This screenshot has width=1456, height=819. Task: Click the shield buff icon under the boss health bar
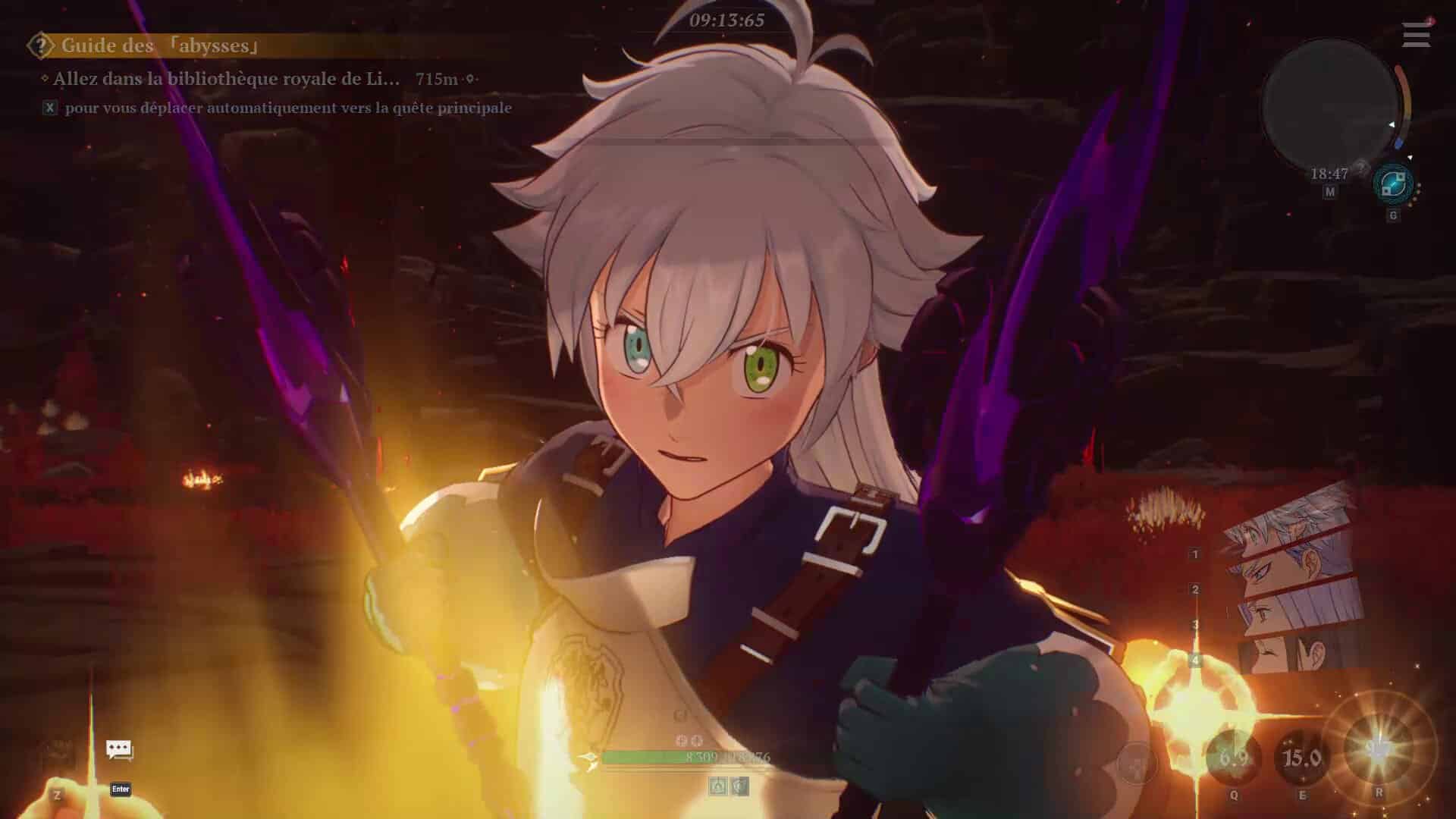737,786
